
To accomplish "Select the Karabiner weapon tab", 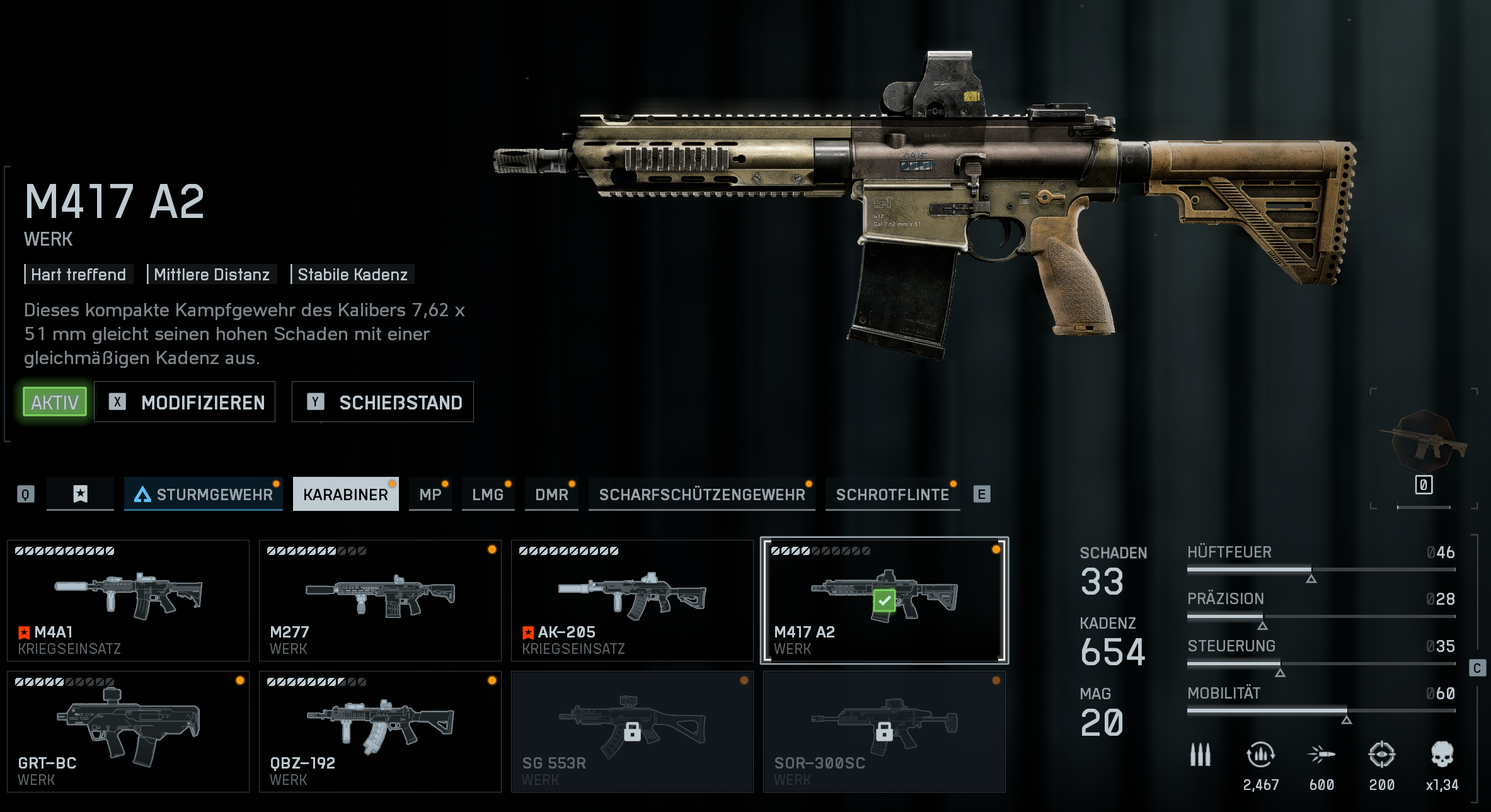I will point(345,495).
